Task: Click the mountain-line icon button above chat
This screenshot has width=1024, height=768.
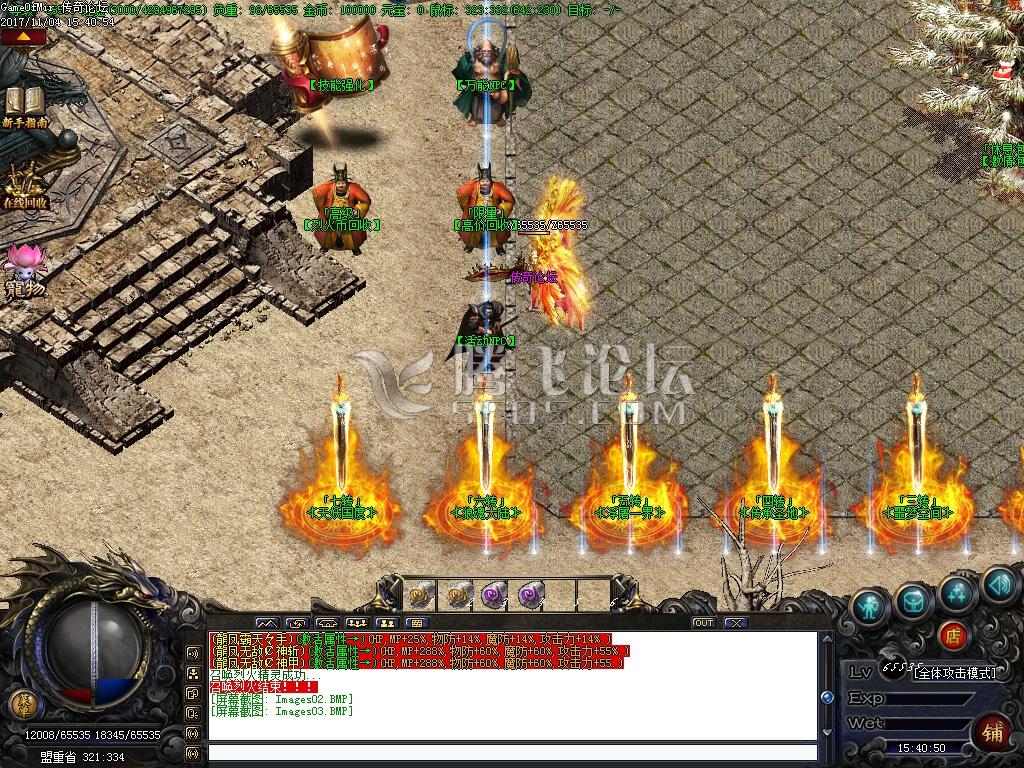Action: 267,622
